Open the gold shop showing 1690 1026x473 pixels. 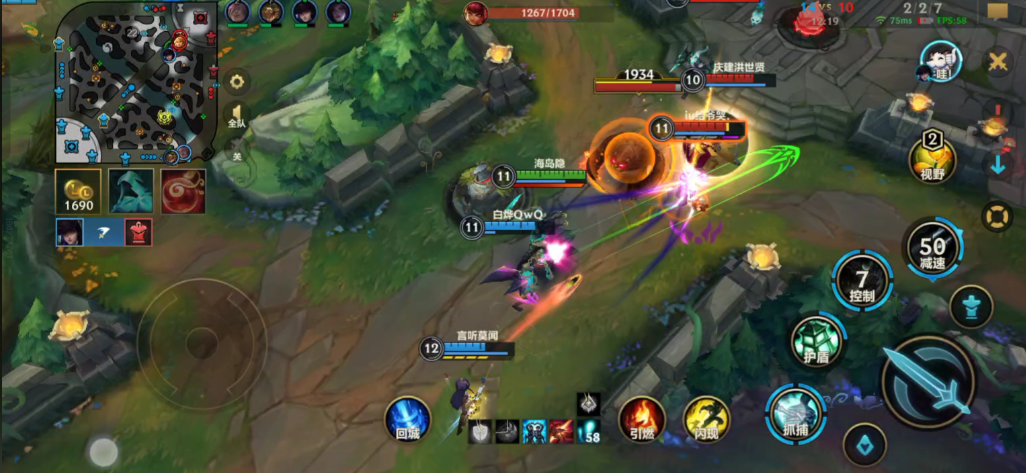[x=77, y=191]
